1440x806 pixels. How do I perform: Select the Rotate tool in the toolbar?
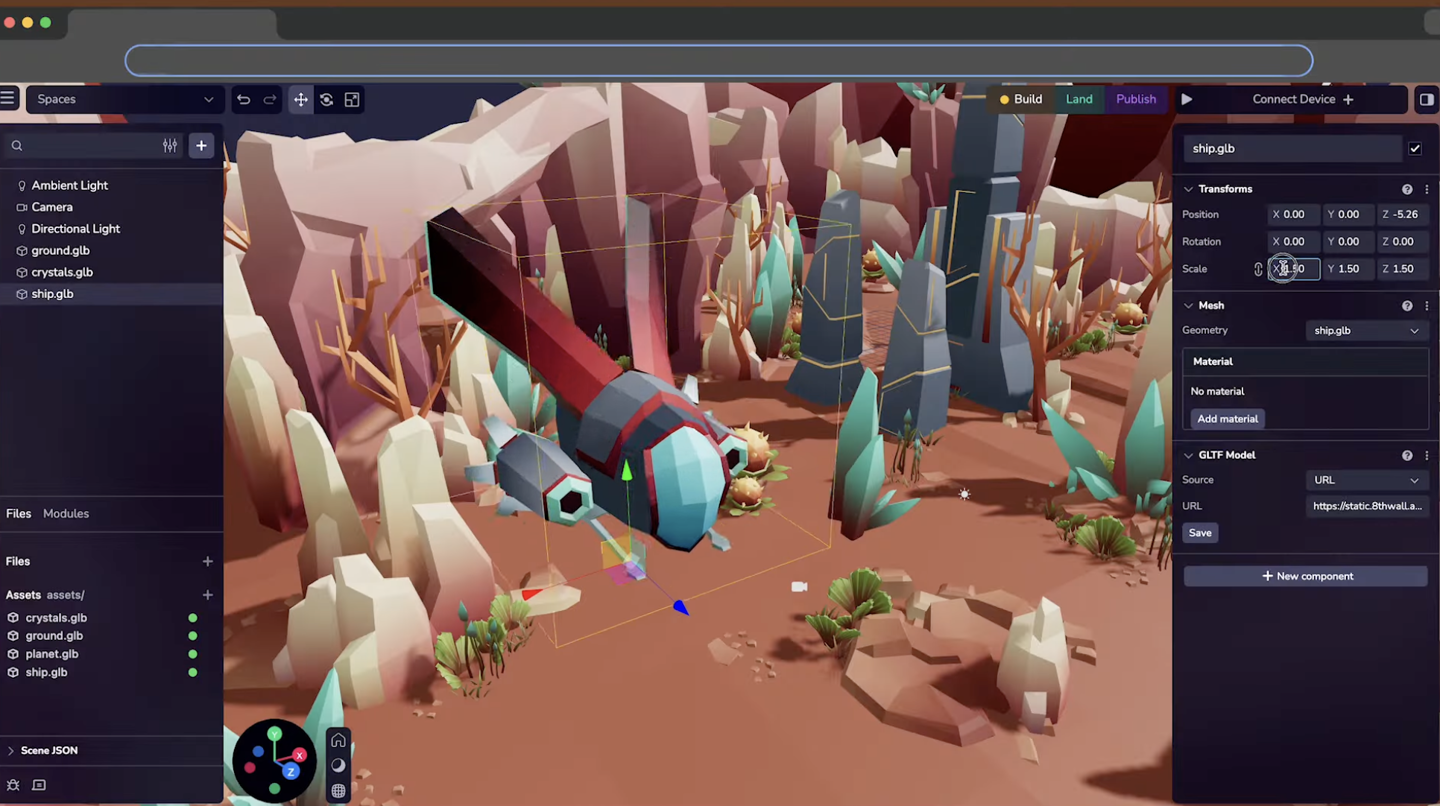click(x=327, y=99)
